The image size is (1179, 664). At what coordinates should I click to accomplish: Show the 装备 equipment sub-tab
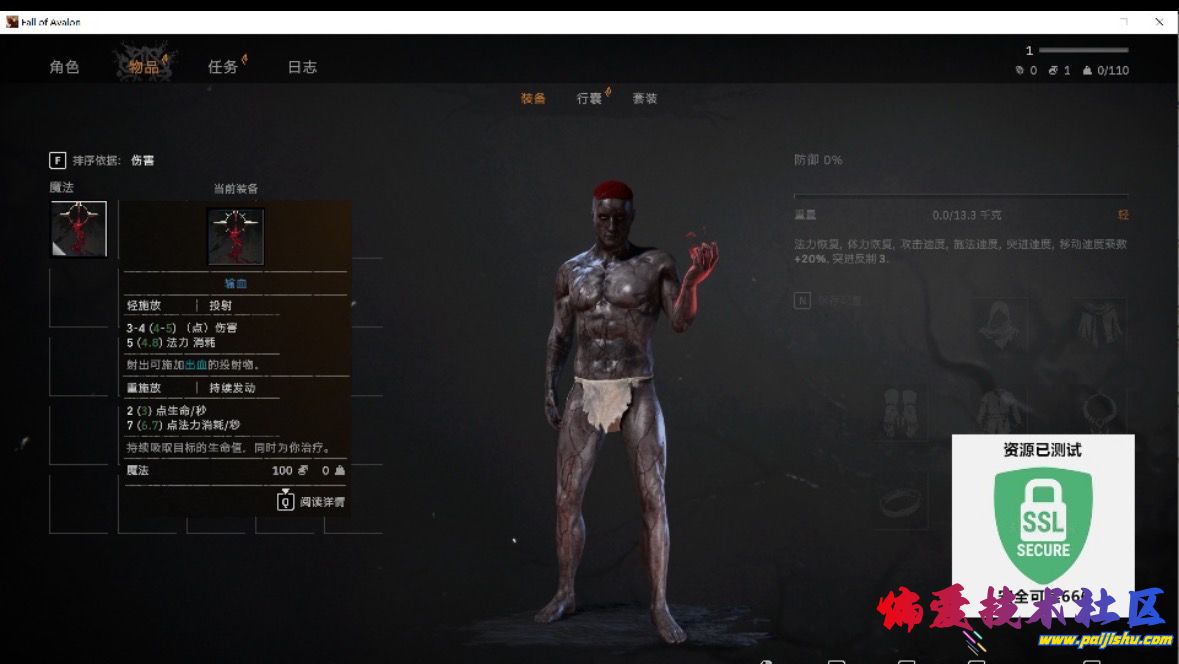[533, 98]
